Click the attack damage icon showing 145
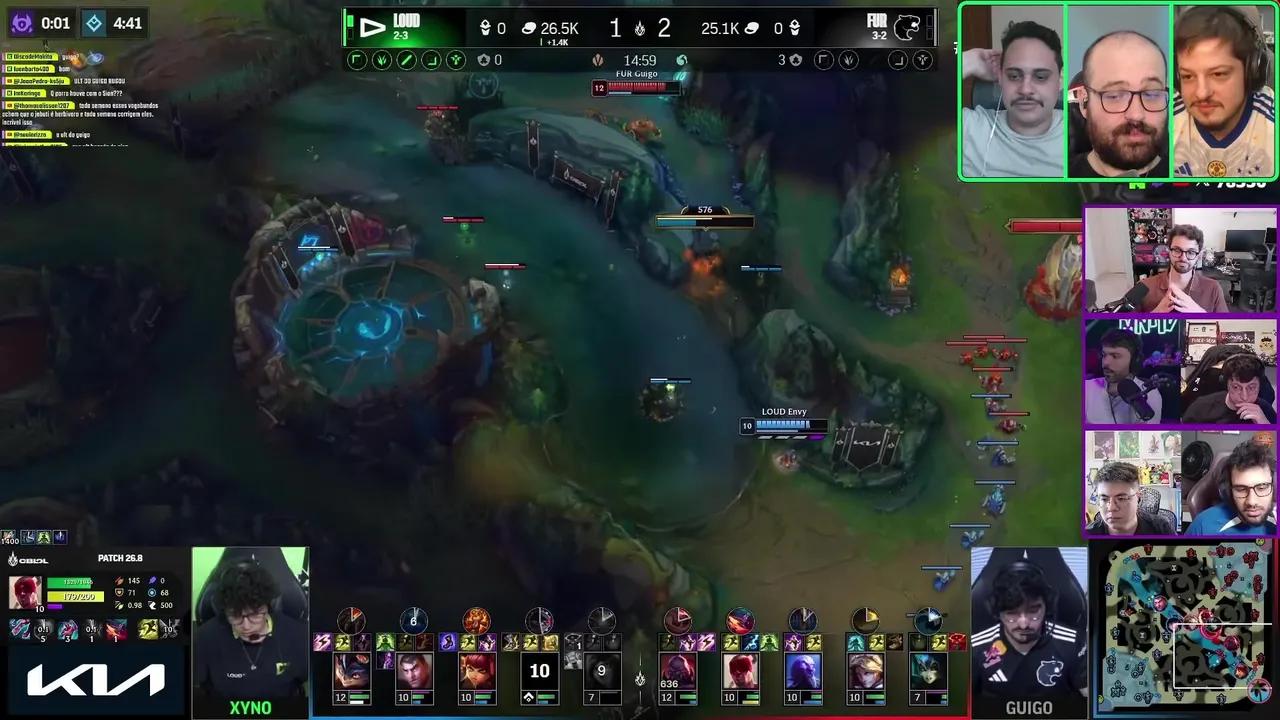 click(119, 580)
